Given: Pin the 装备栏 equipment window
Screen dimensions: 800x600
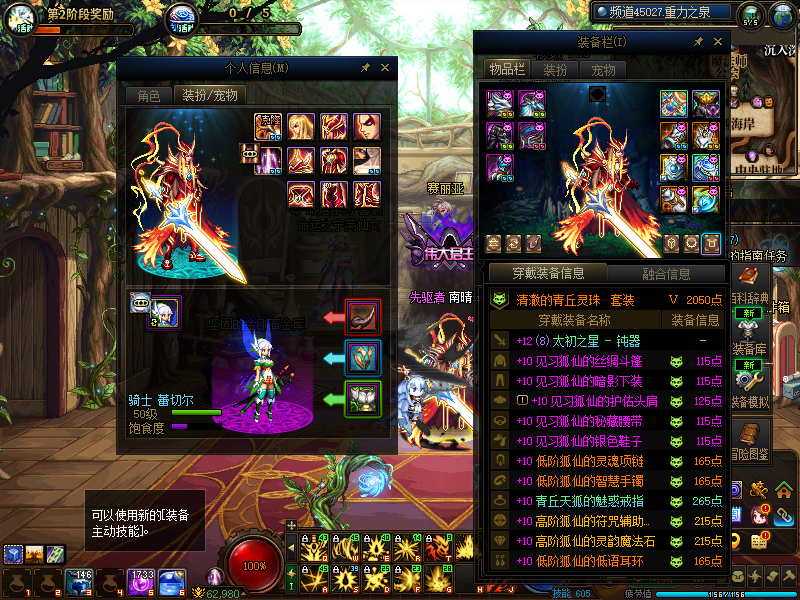Looking at the screenshot, I should click(697, 42).
